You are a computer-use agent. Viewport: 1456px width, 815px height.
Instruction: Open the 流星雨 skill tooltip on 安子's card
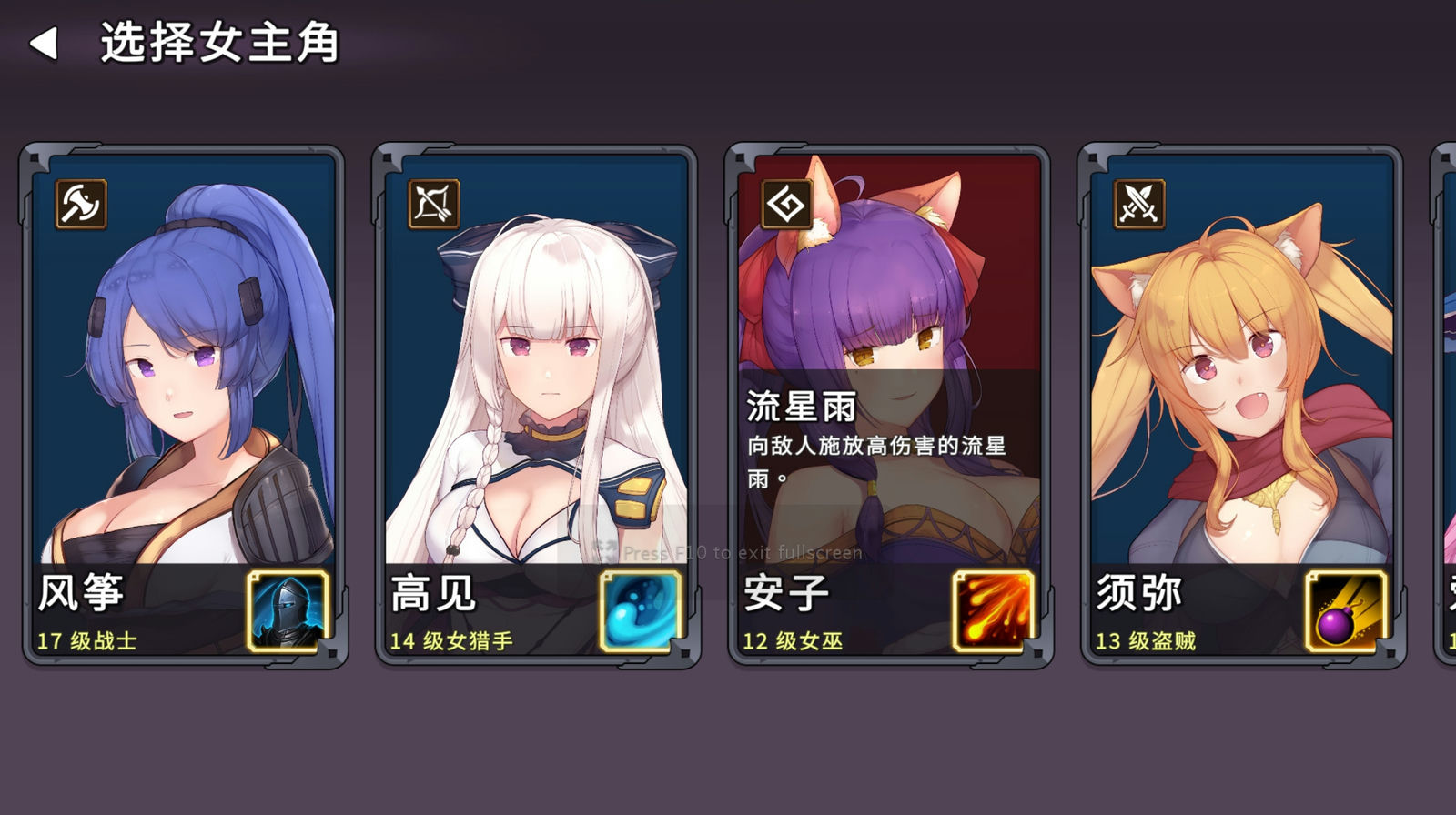tap(874, 428)
